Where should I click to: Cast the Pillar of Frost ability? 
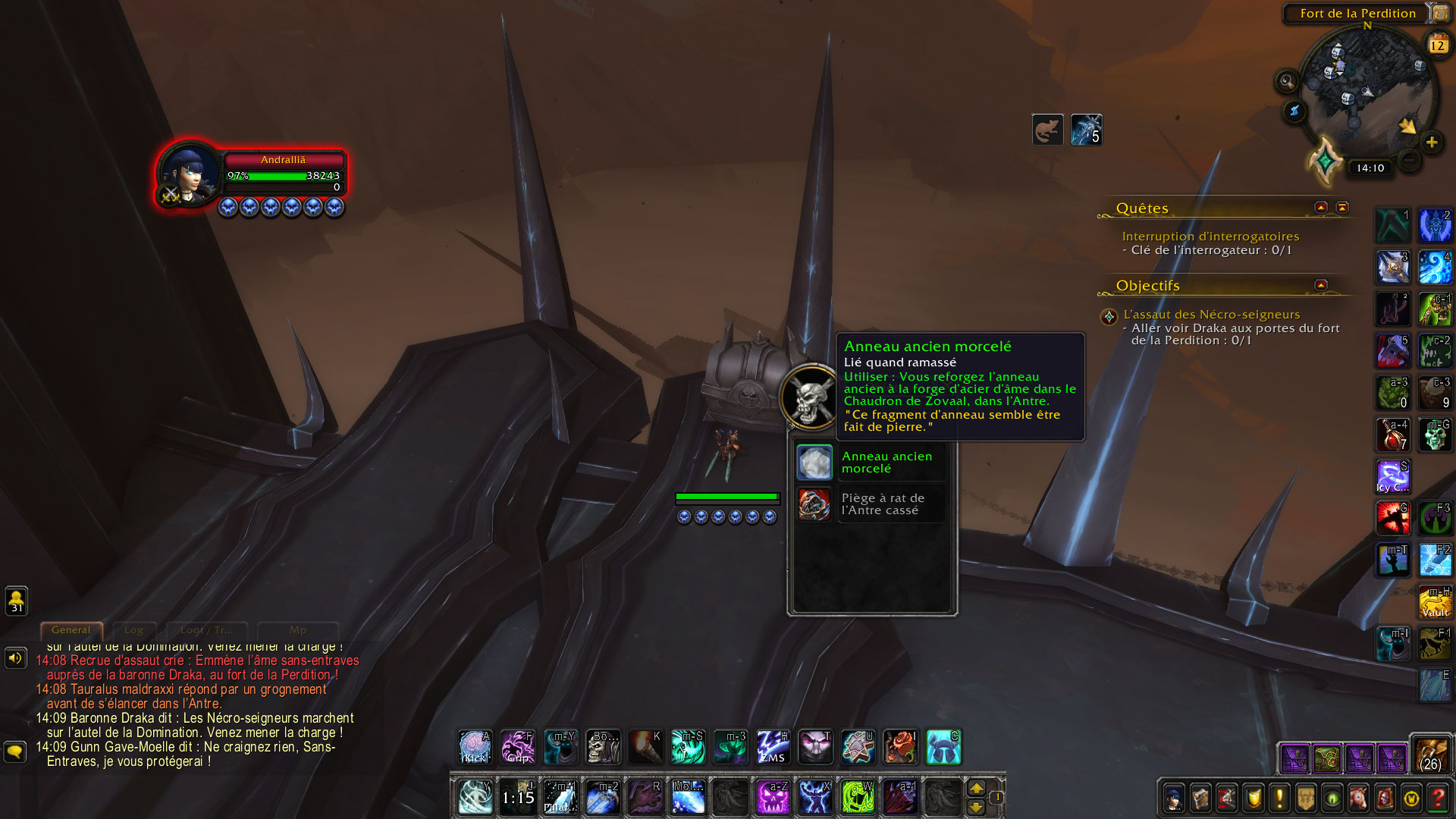click(x=560, y=797)
